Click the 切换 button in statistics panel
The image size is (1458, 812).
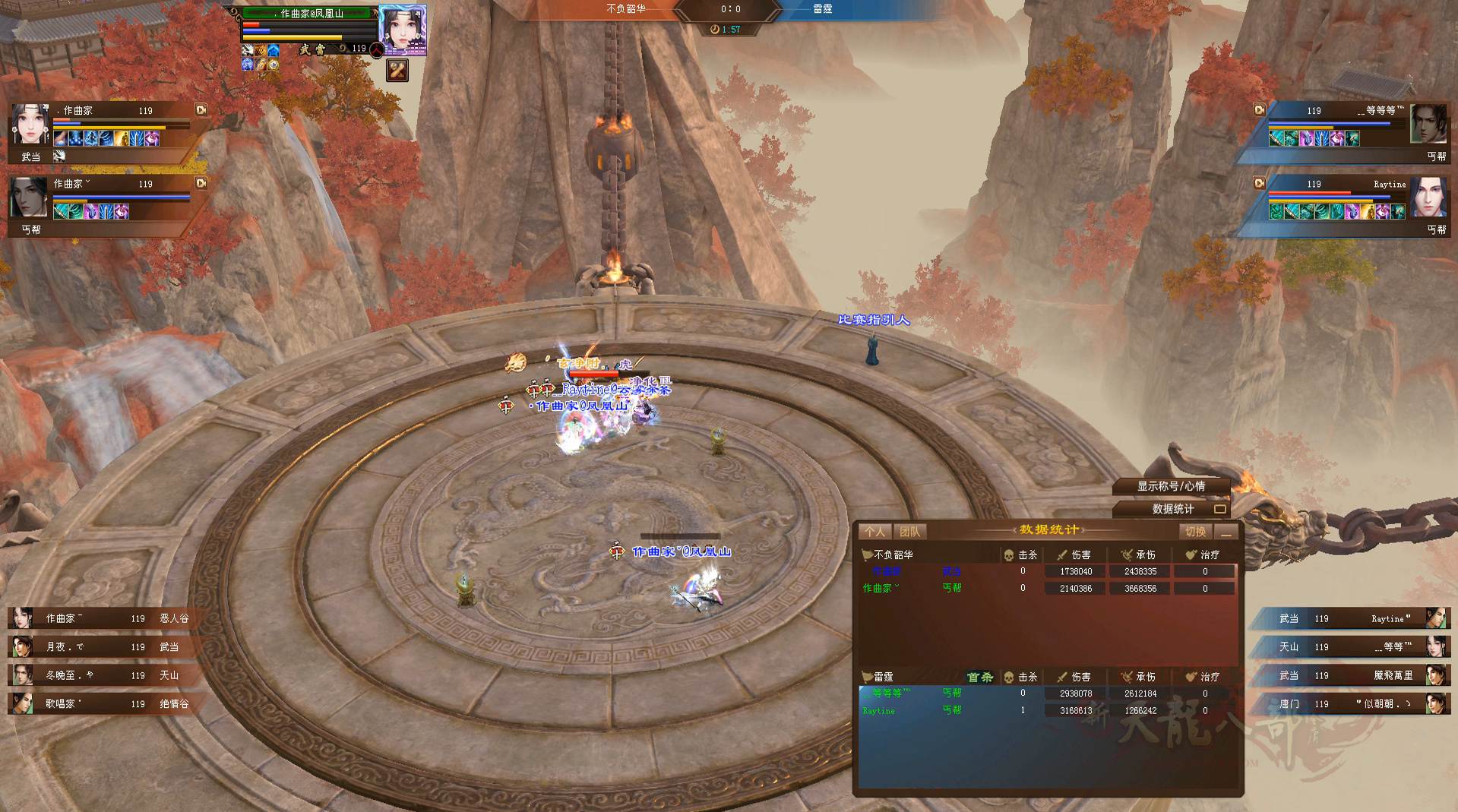tap(1195, 532)
